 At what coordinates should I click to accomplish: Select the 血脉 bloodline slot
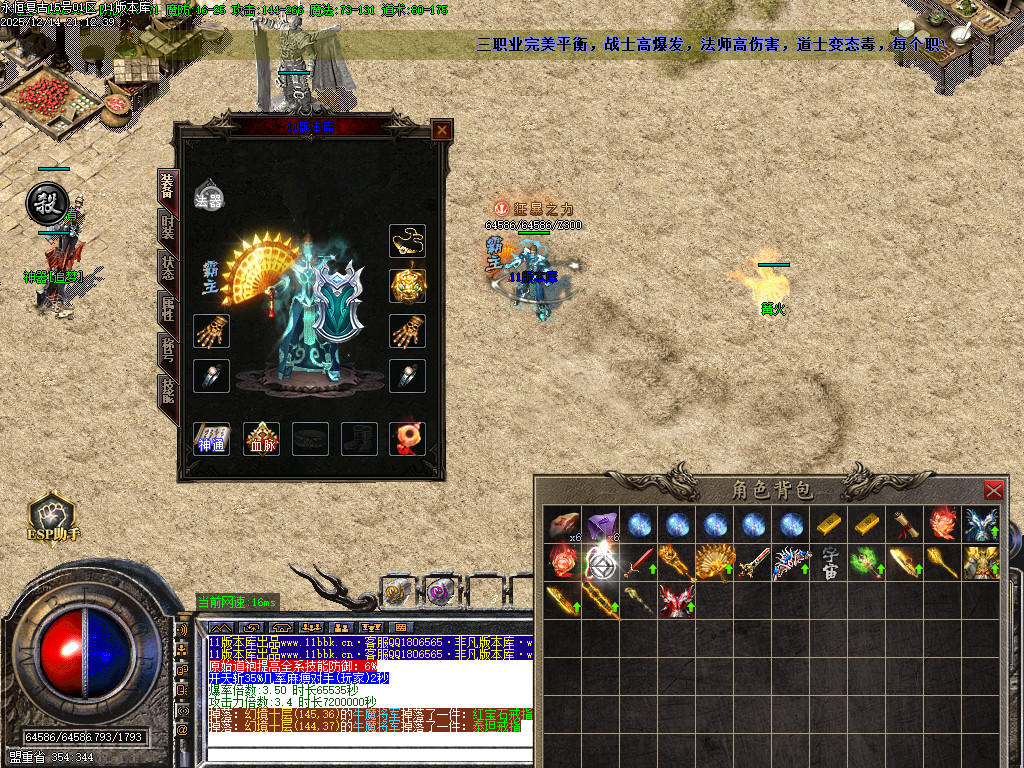(x=261, y=438)
